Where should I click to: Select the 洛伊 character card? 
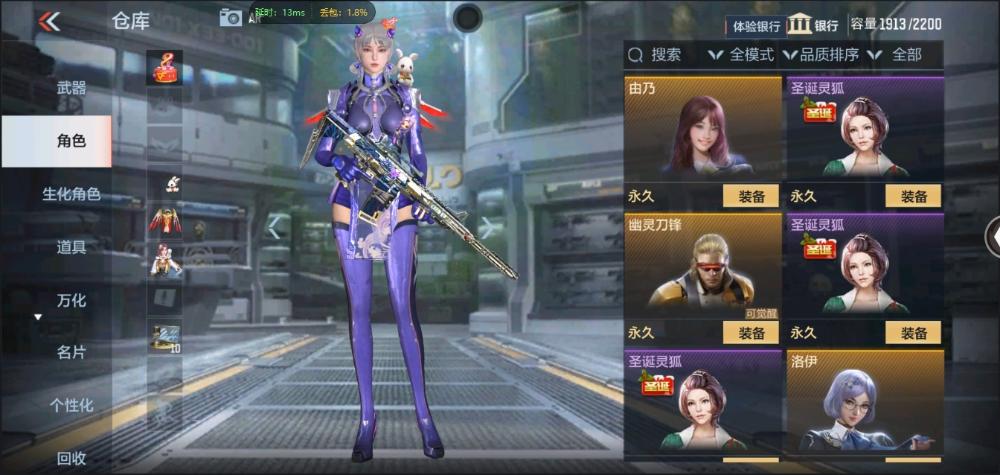864,403
